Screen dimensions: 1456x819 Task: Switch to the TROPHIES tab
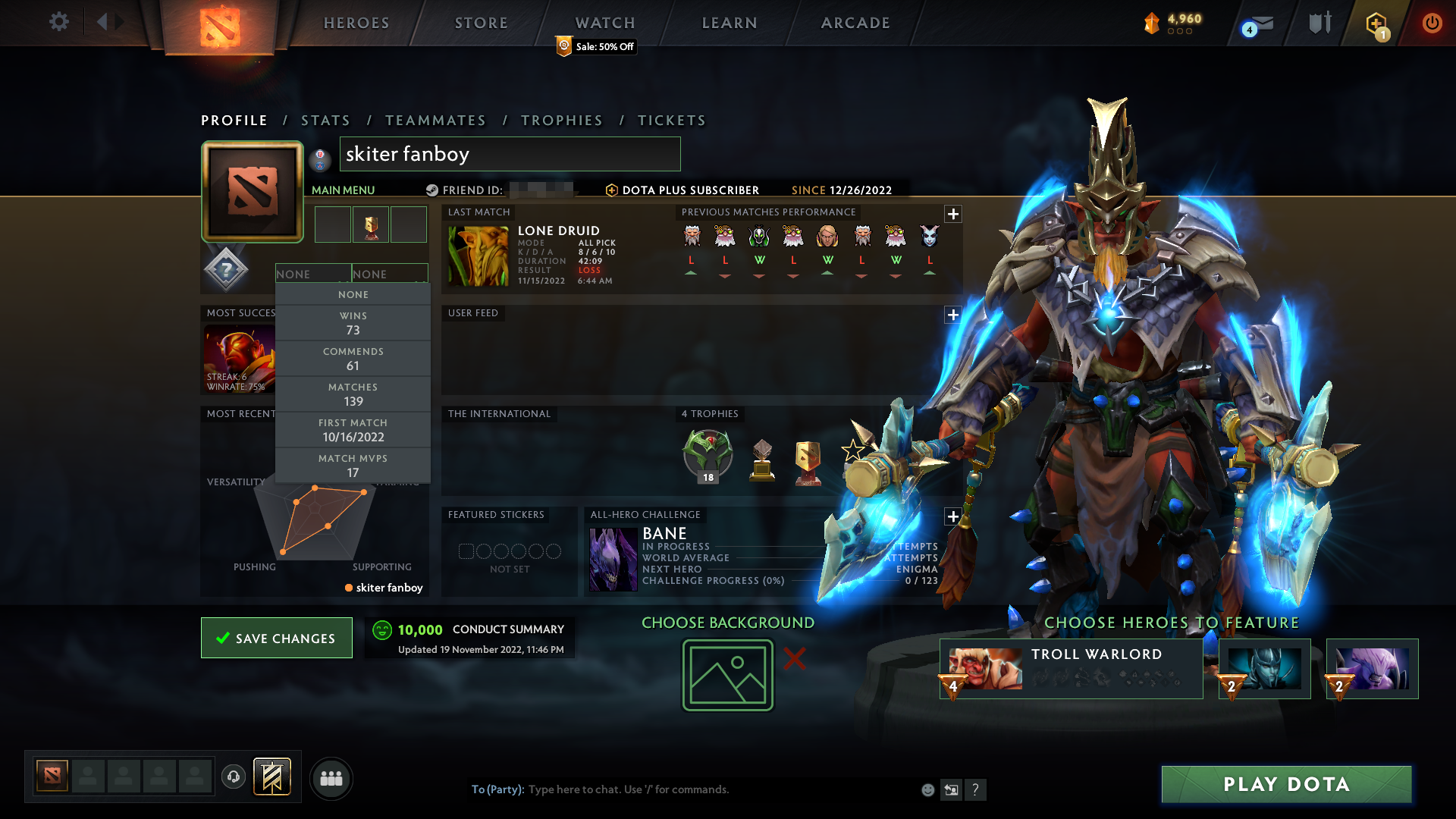coord(561,120)
